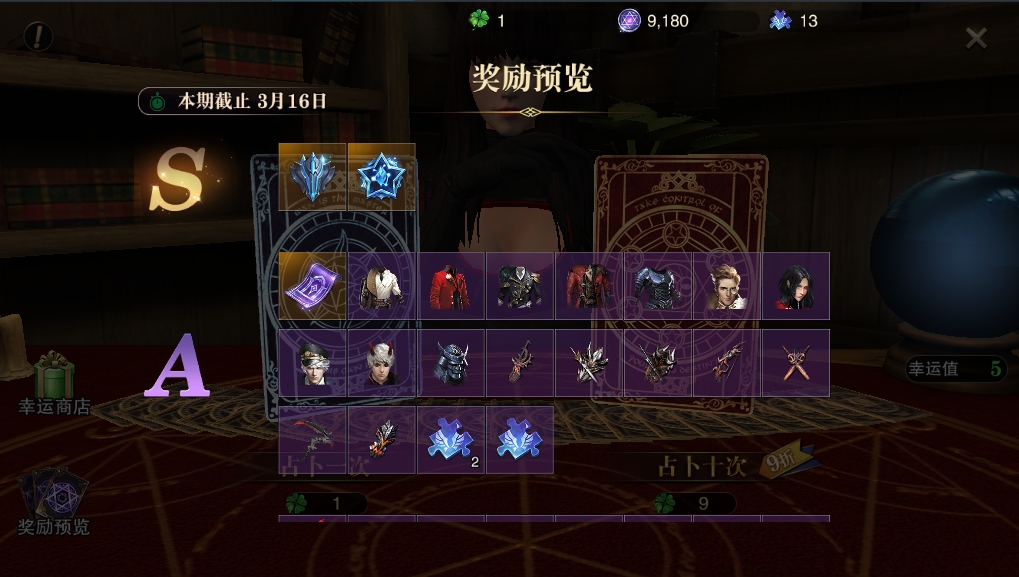Open the 奖励预览 reward preview cards button
The width and height of the screenshot is (1019, 577).
coord(54,501)
